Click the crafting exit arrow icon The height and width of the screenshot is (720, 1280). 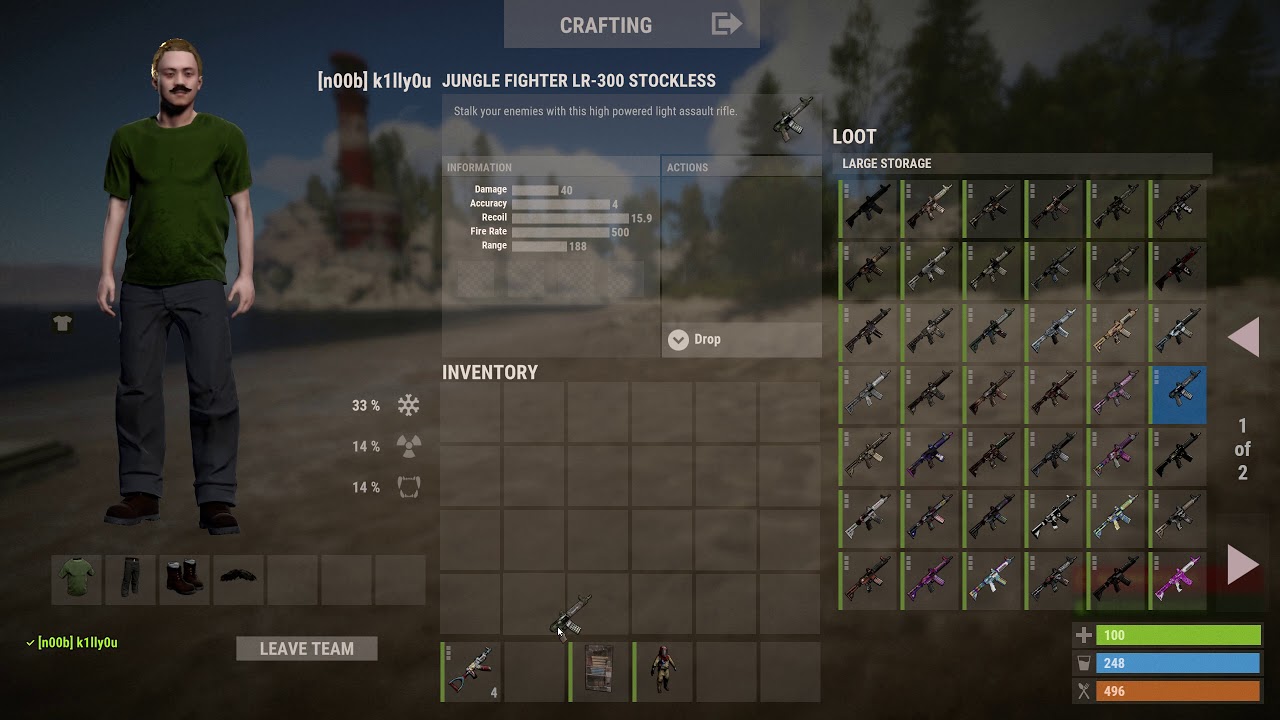pos(724,24)
